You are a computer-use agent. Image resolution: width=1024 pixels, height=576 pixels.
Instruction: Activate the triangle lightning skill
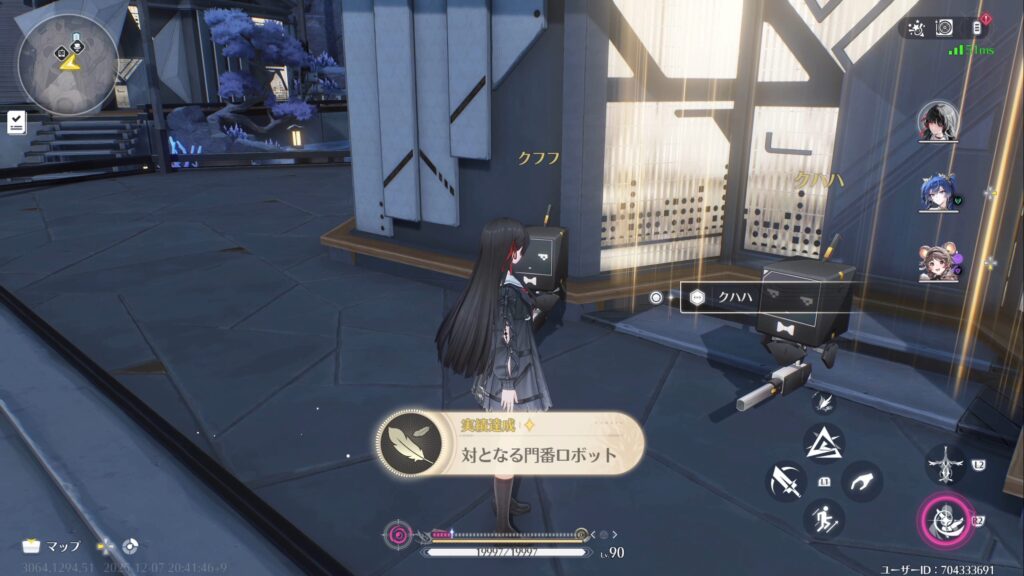824,442
